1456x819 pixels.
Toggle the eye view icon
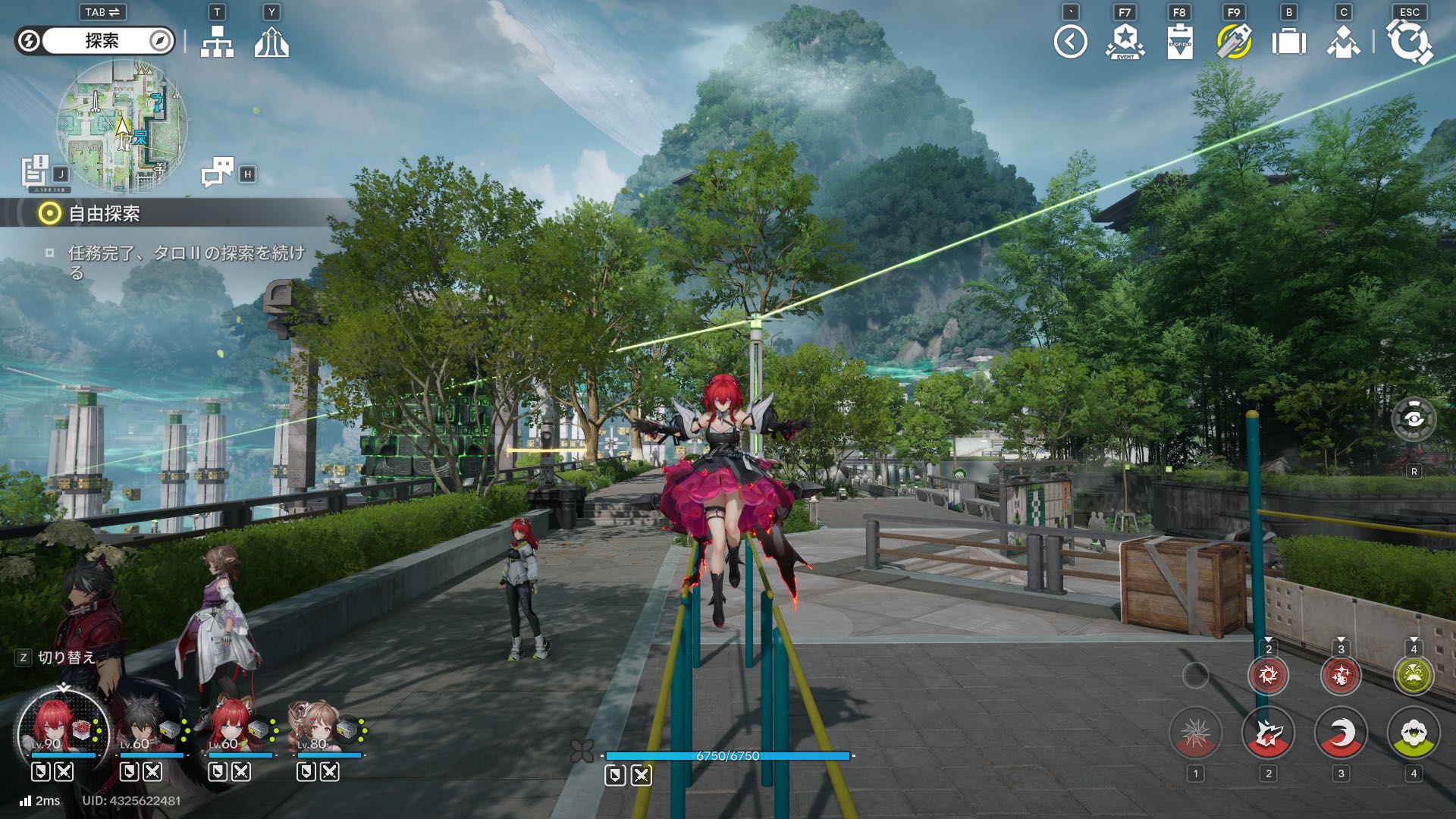[x=1414, y=419]
